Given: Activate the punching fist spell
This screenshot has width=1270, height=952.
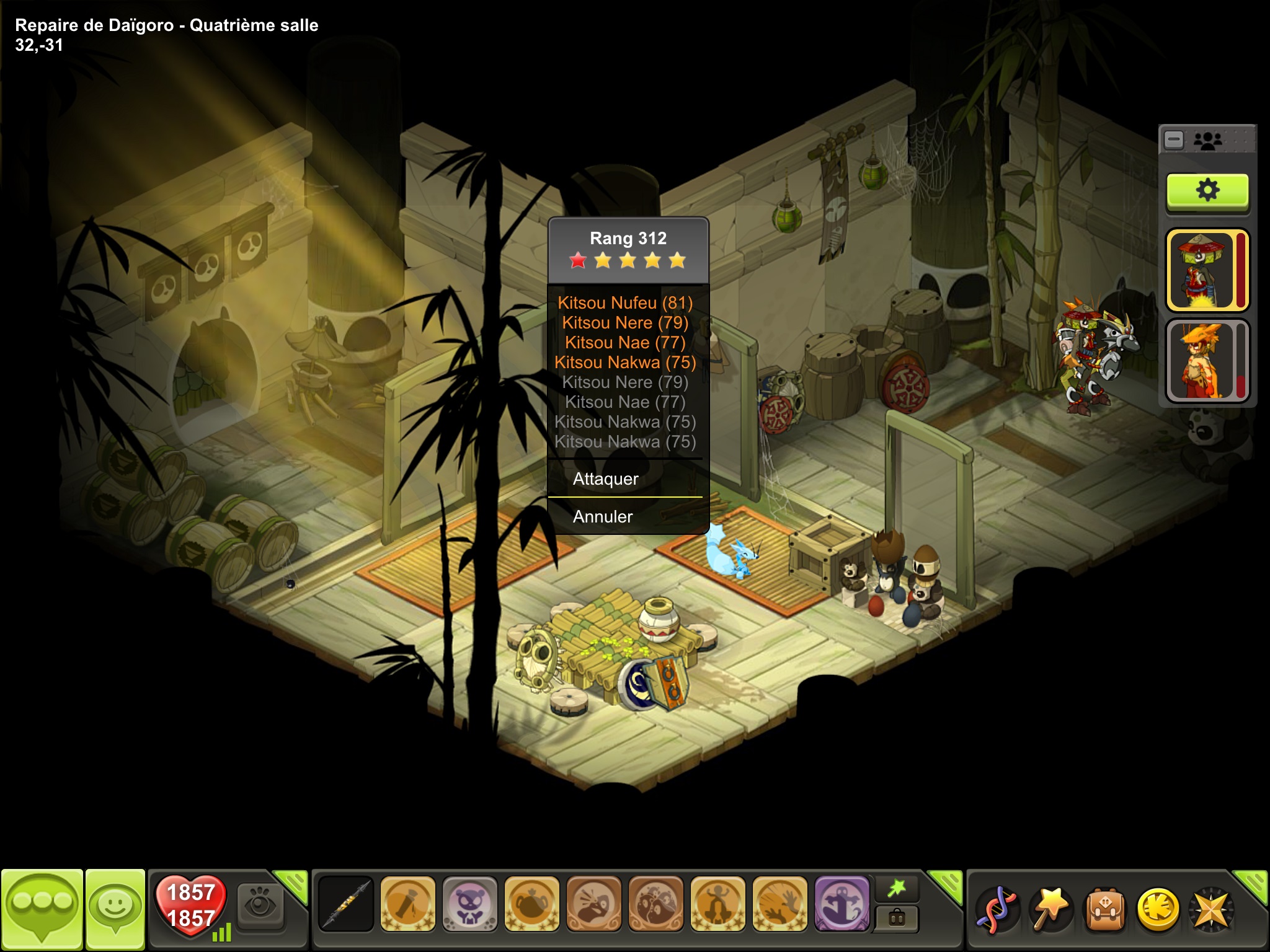Looking at the screenshot, I should pyautogui.click(x=593, y=904).
